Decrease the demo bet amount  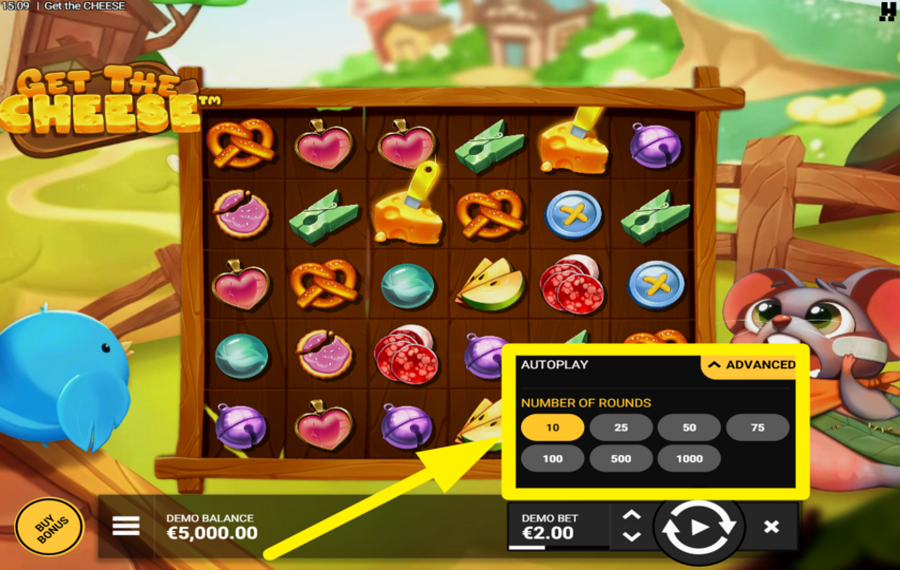tap(631, 537)
